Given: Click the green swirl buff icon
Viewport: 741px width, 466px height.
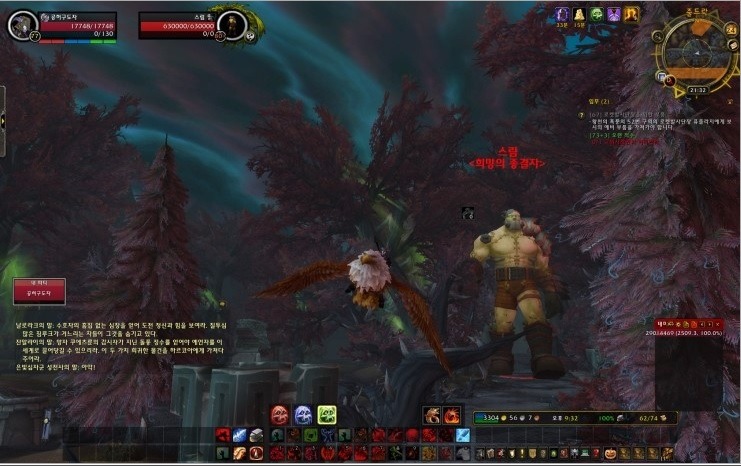Looking at the screenshot, I should 596,14.
